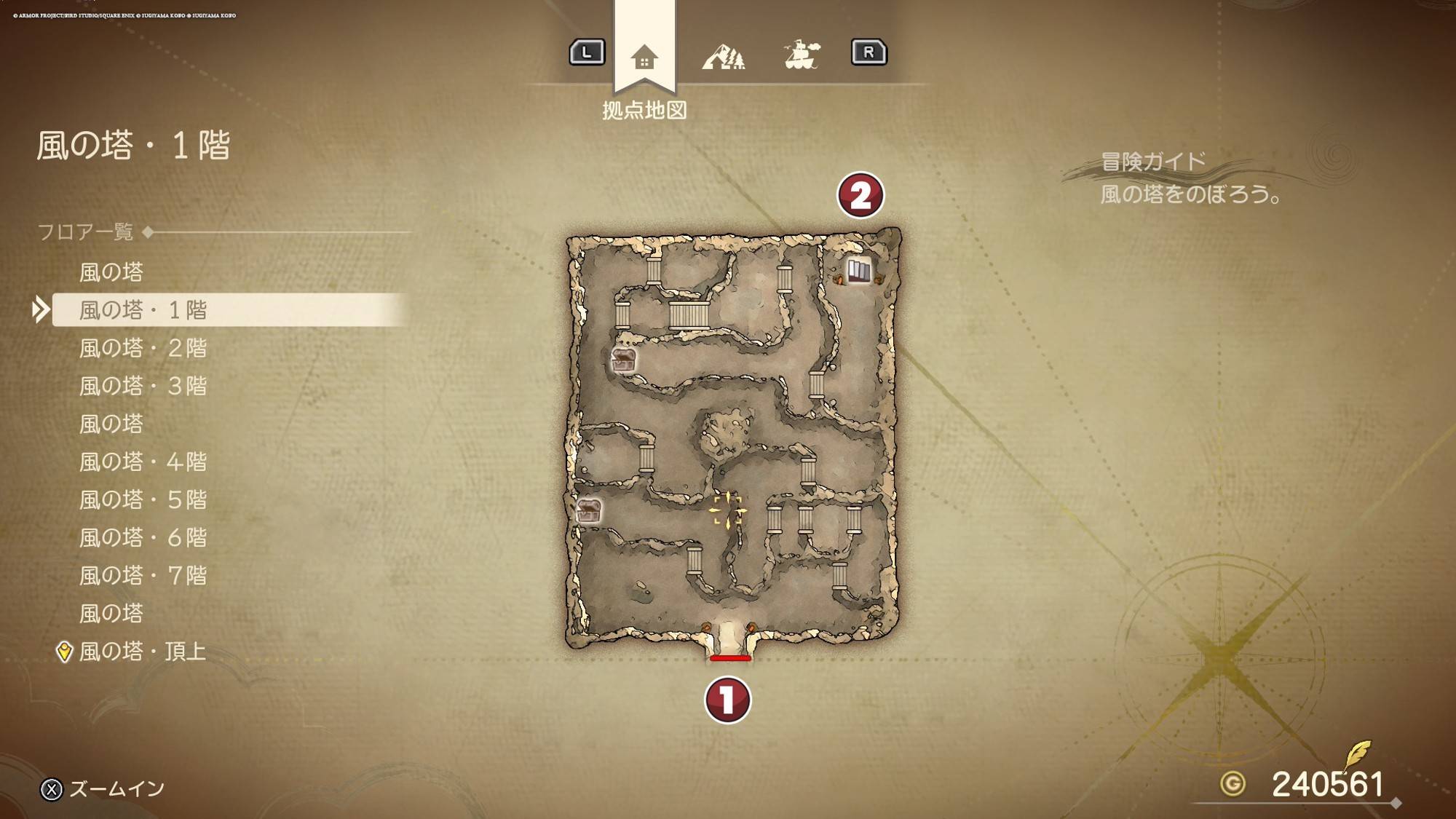Show the 風の塔・5階 map

point(143,499)
